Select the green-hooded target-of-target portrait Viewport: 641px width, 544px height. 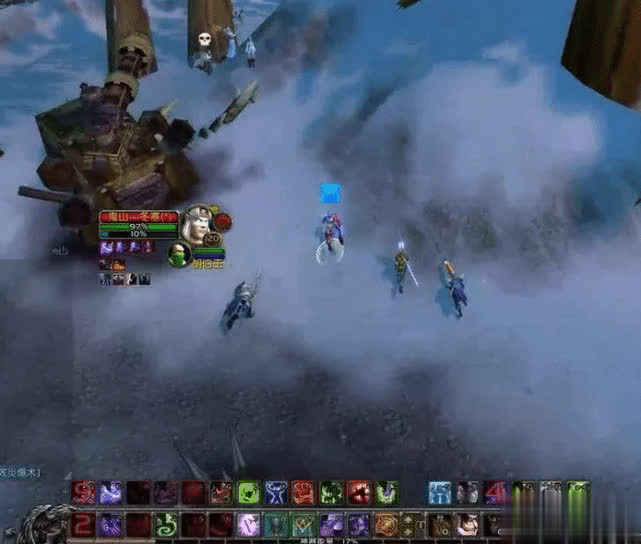(x=179, y=254)
